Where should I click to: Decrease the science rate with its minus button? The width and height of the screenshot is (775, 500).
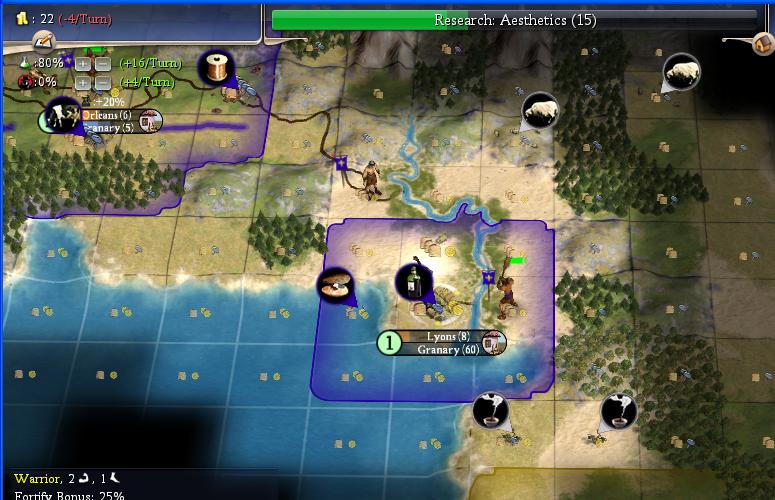101,63
